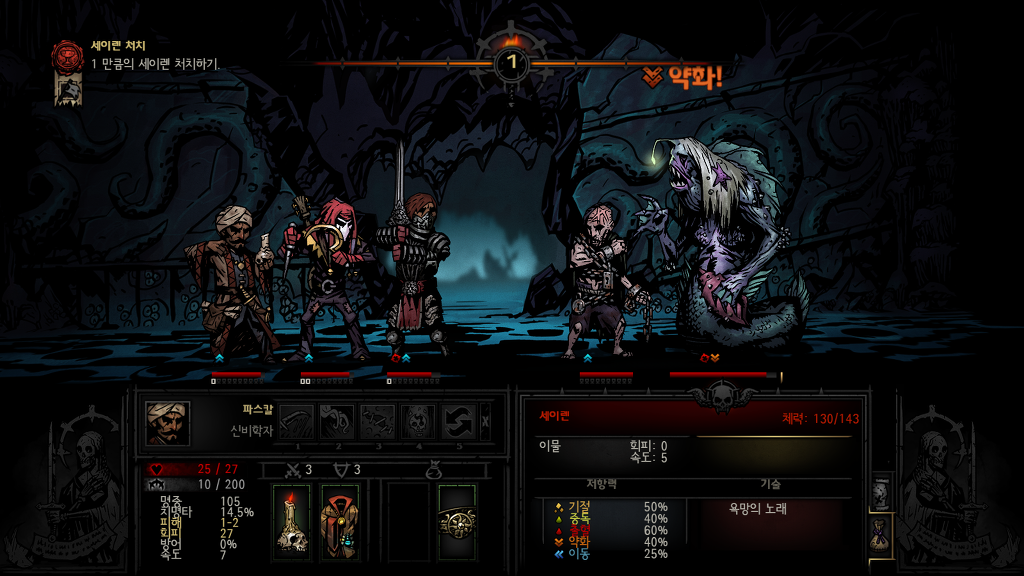Activate the tentacle skill in slot 2
The image size is (1024, 576).
click(337, 422)
